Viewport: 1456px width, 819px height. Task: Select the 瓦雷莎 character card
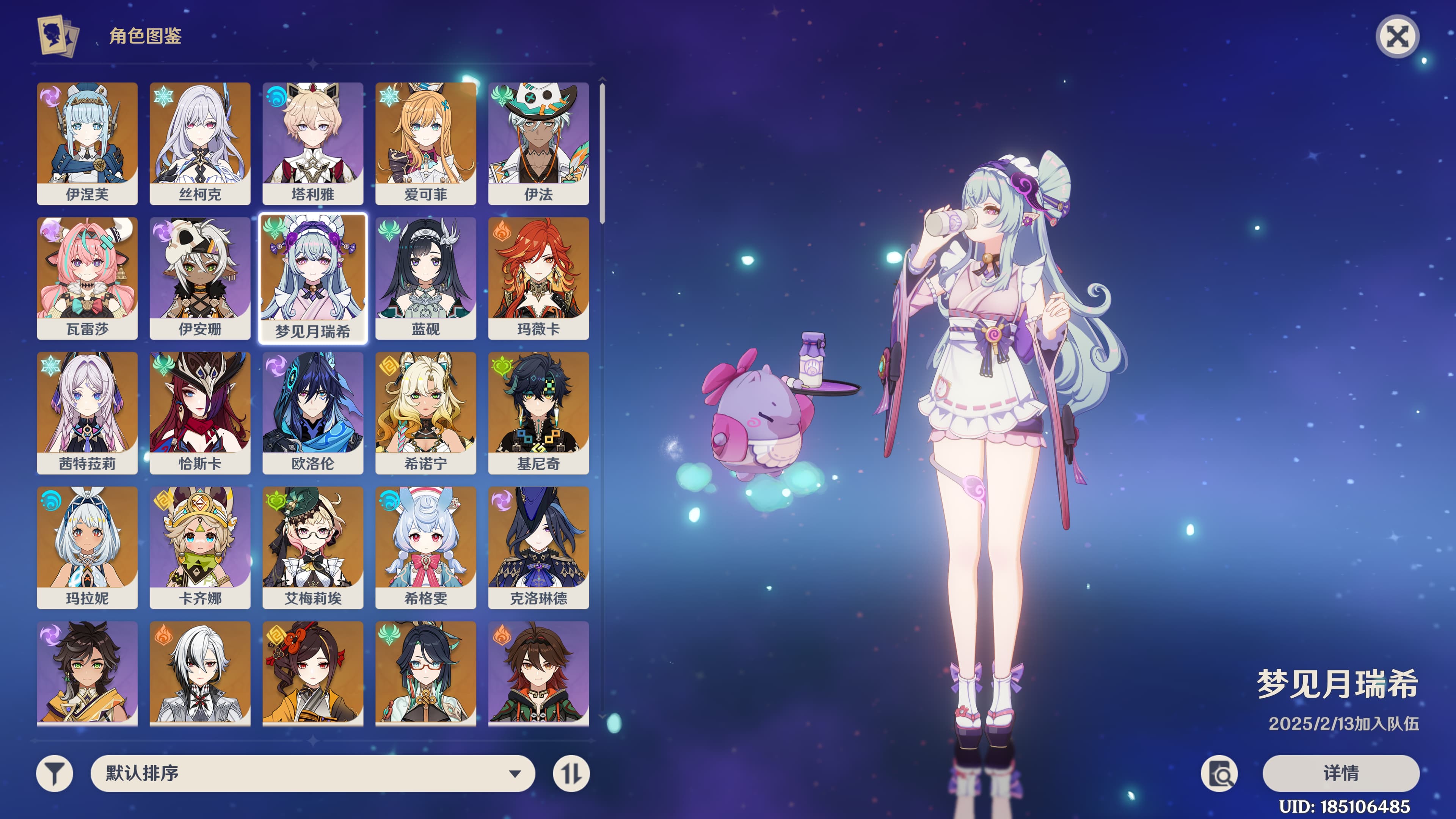click(x=87, y=278)
